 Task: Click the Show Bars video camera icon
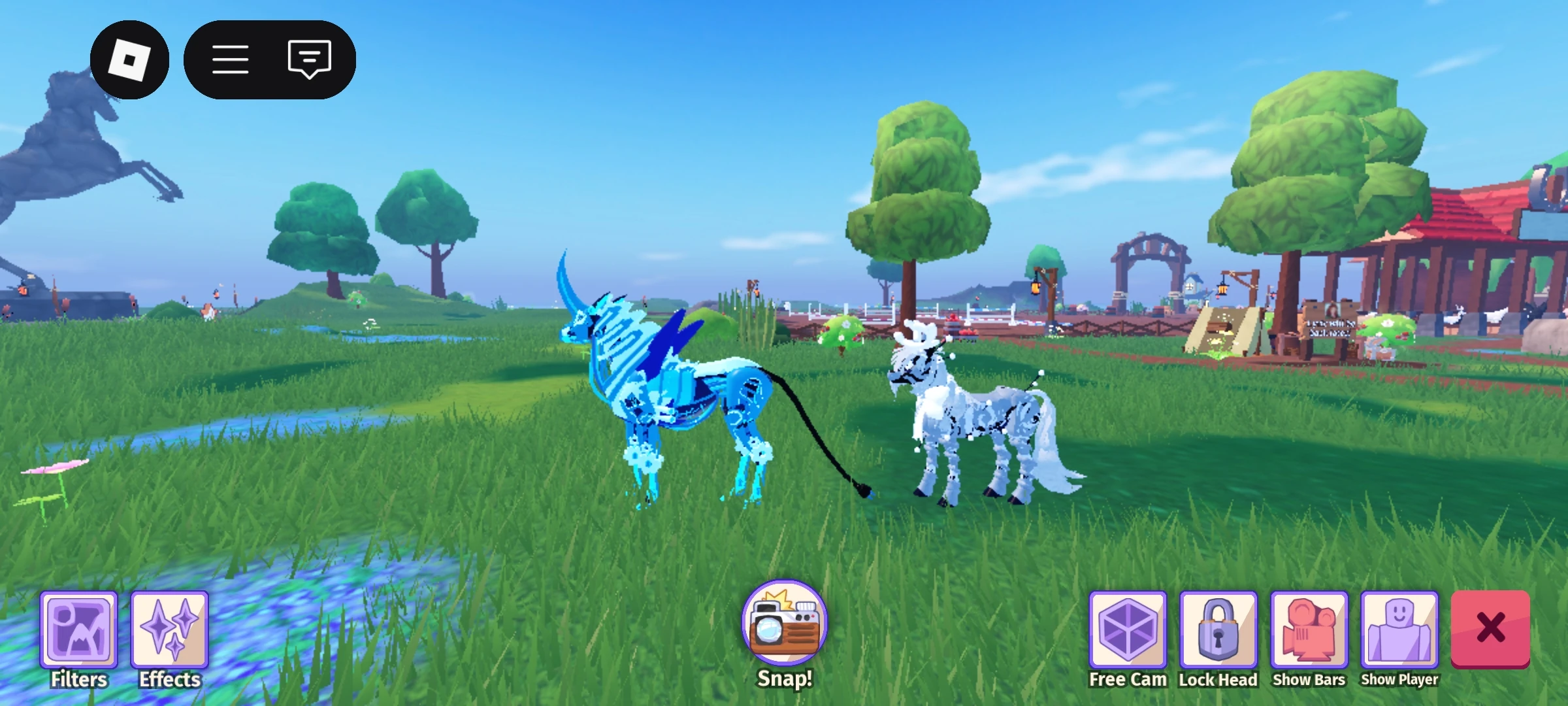point(1309,630)
